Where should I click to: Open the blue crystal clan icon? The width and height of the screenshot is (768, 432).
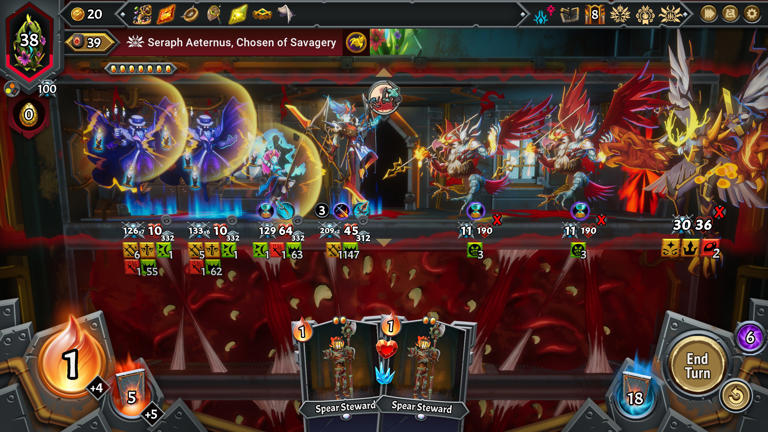[543, 14]
